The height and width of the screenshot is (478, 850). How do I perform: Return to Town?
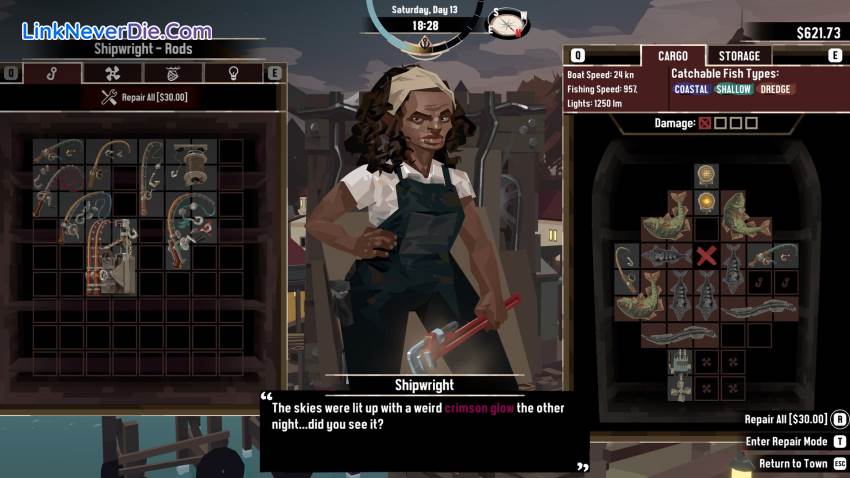pyautogui.click(x=794, y=464)
